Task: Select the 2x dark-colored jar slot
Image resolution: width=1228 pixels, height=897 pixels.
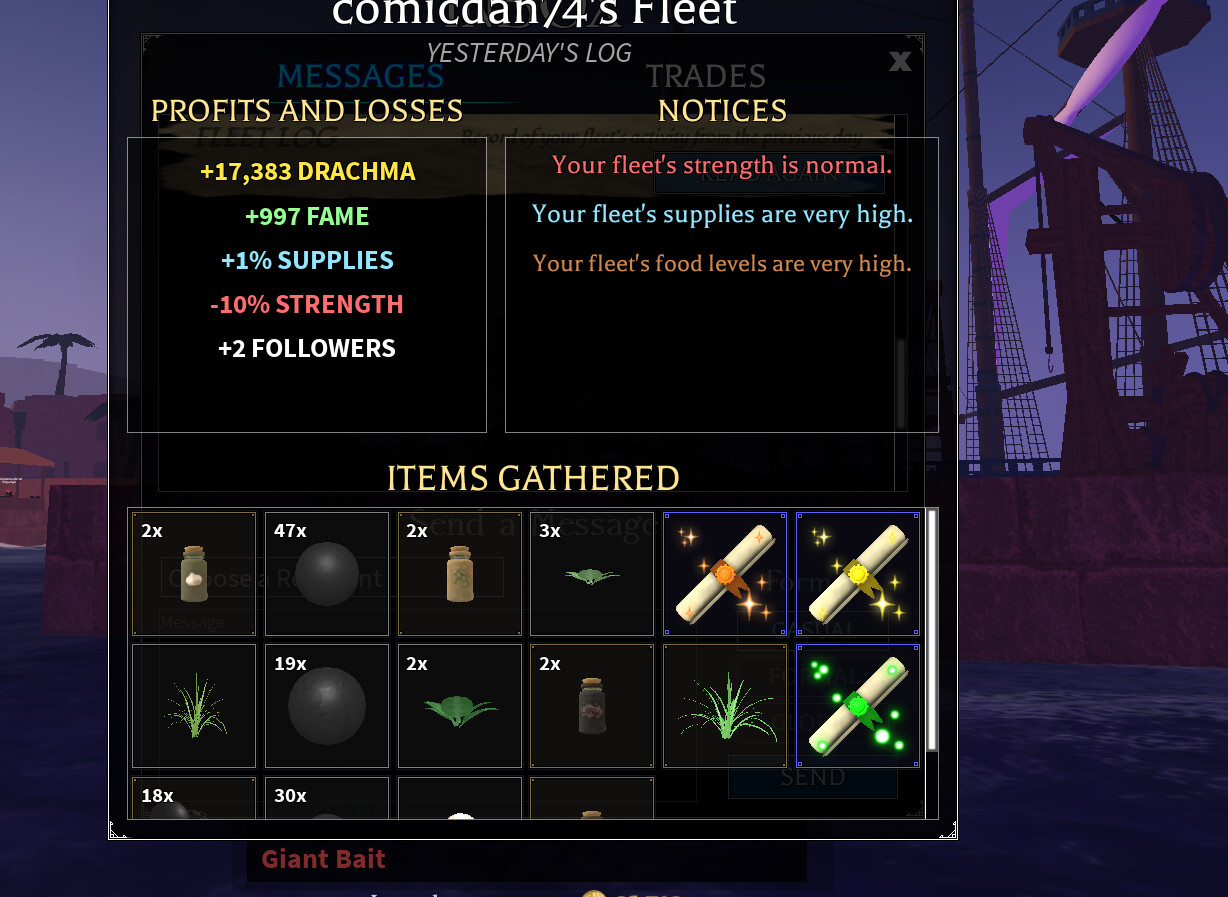Action: 592,706
